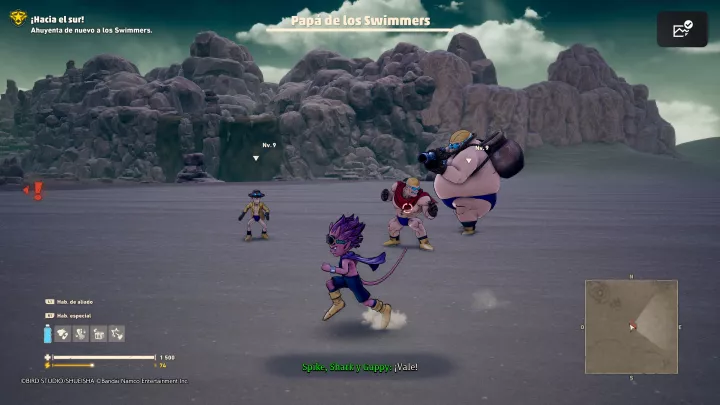Open the minimap in the corner

point(631,326)
